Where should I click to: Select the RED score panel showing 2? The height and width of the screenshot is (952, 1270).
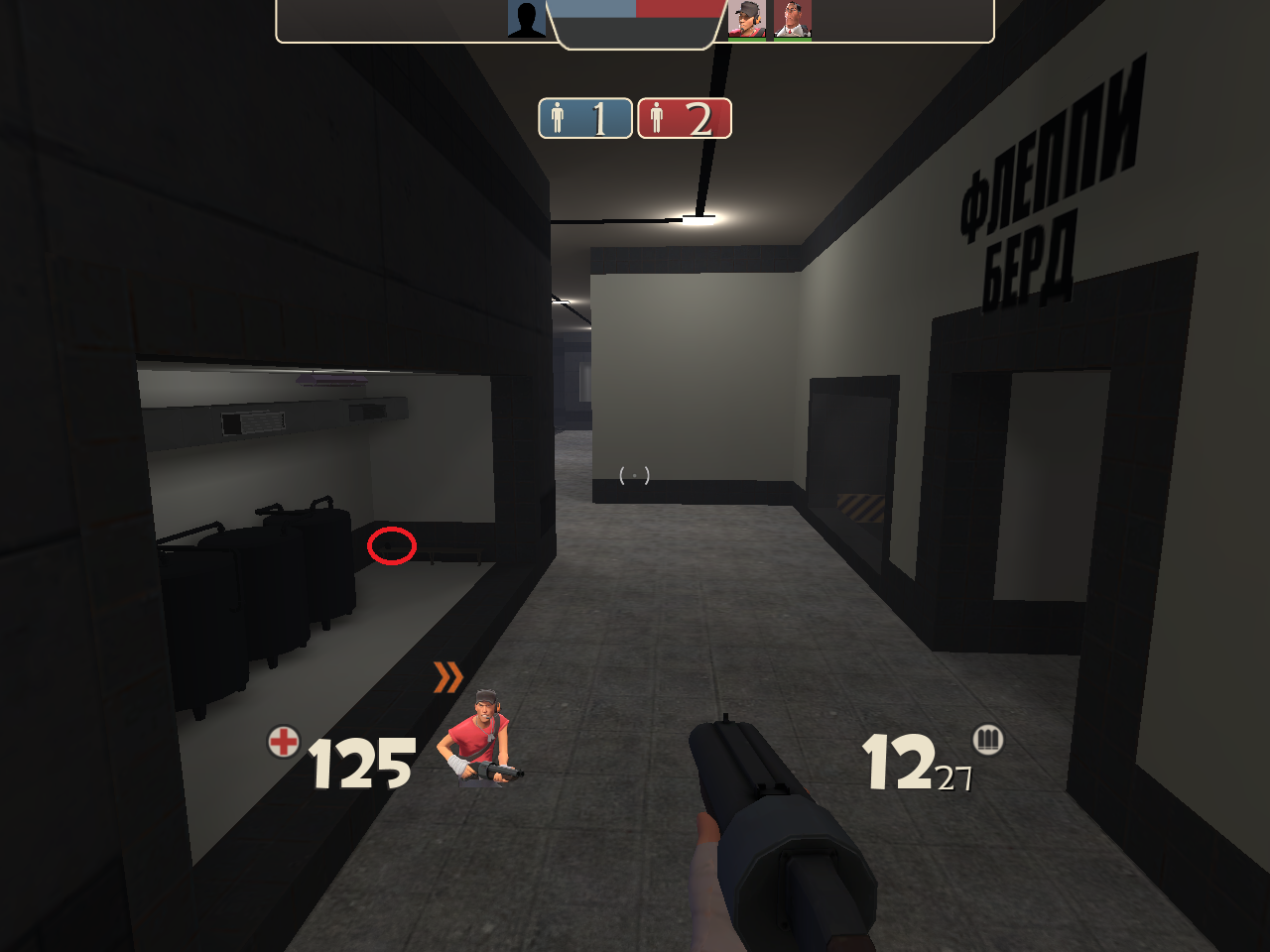click(685, 119)
